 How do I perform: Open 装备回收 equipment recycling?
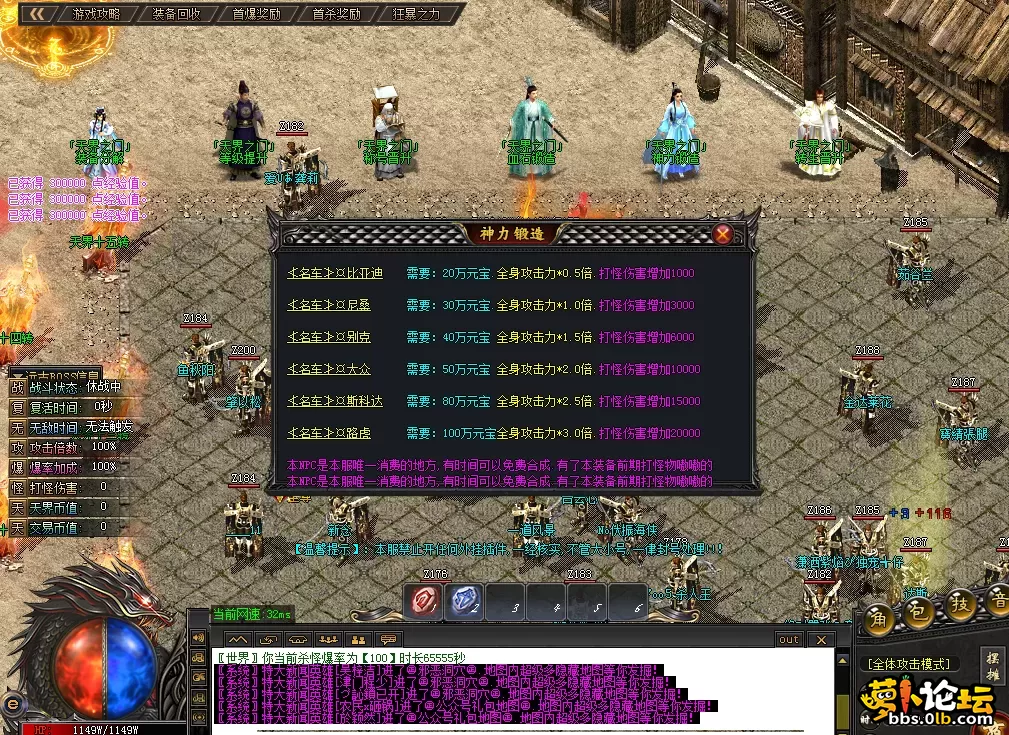(x=177, y=14)
